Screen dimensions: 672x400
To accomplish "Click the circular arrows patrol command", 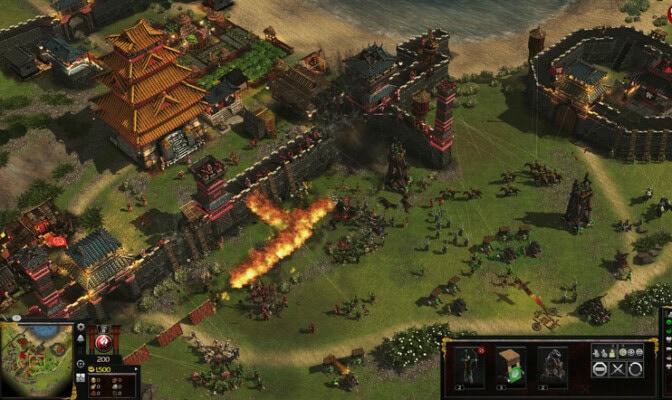I will pos(636,369).
